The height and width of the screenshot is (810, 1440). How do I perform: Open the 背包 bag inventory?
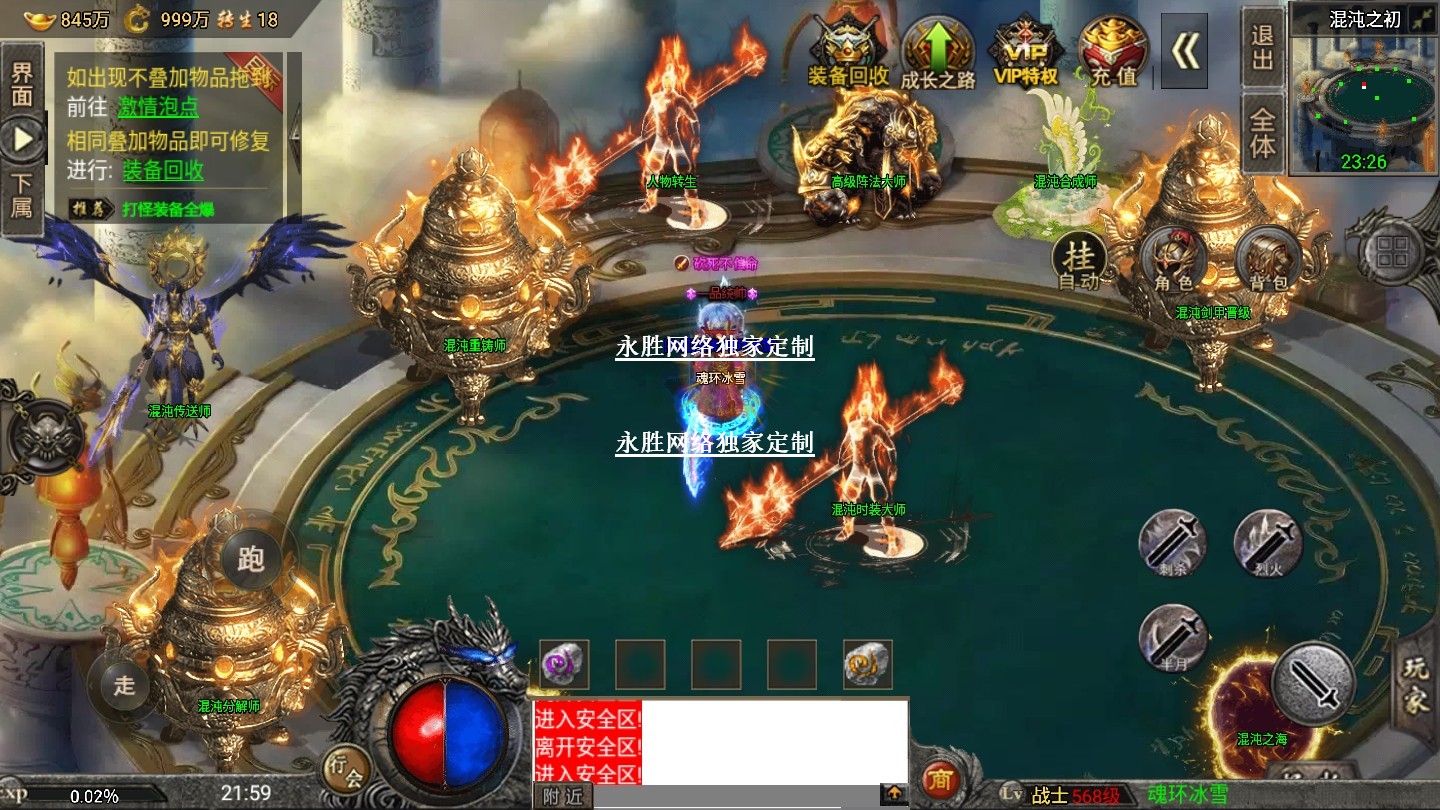[1267, 258]
